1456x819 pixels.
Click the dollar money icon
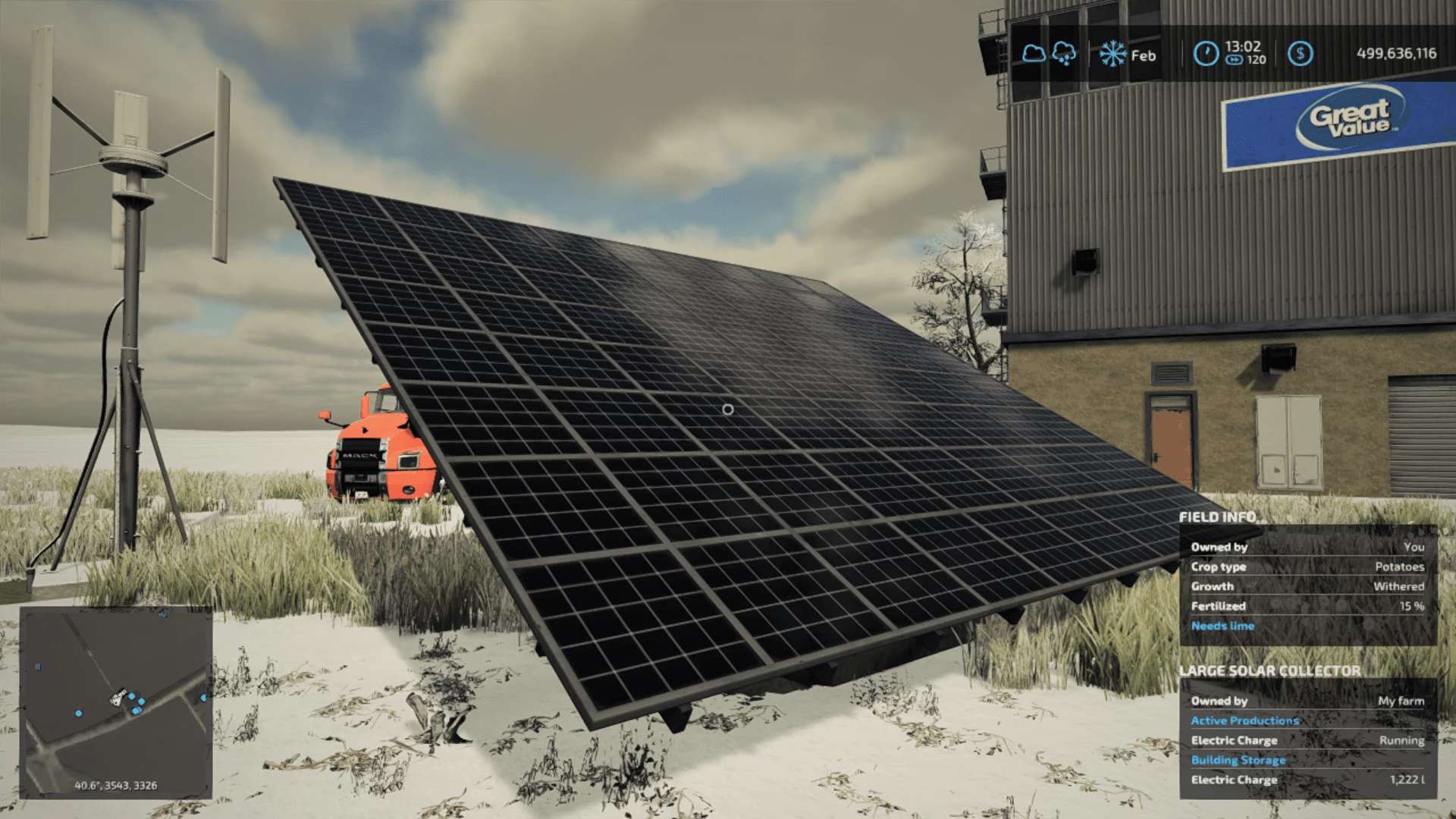click(1300, 54)
